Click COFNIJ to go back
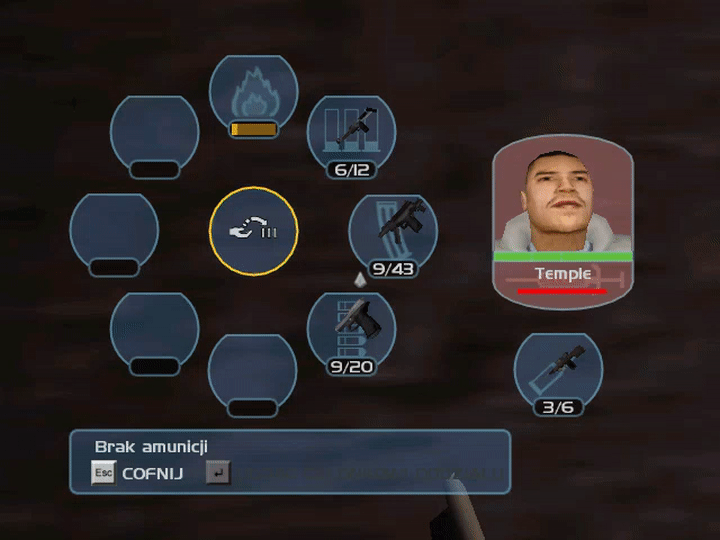The height and width of the screenshot is (540, 720). [152, 473]
